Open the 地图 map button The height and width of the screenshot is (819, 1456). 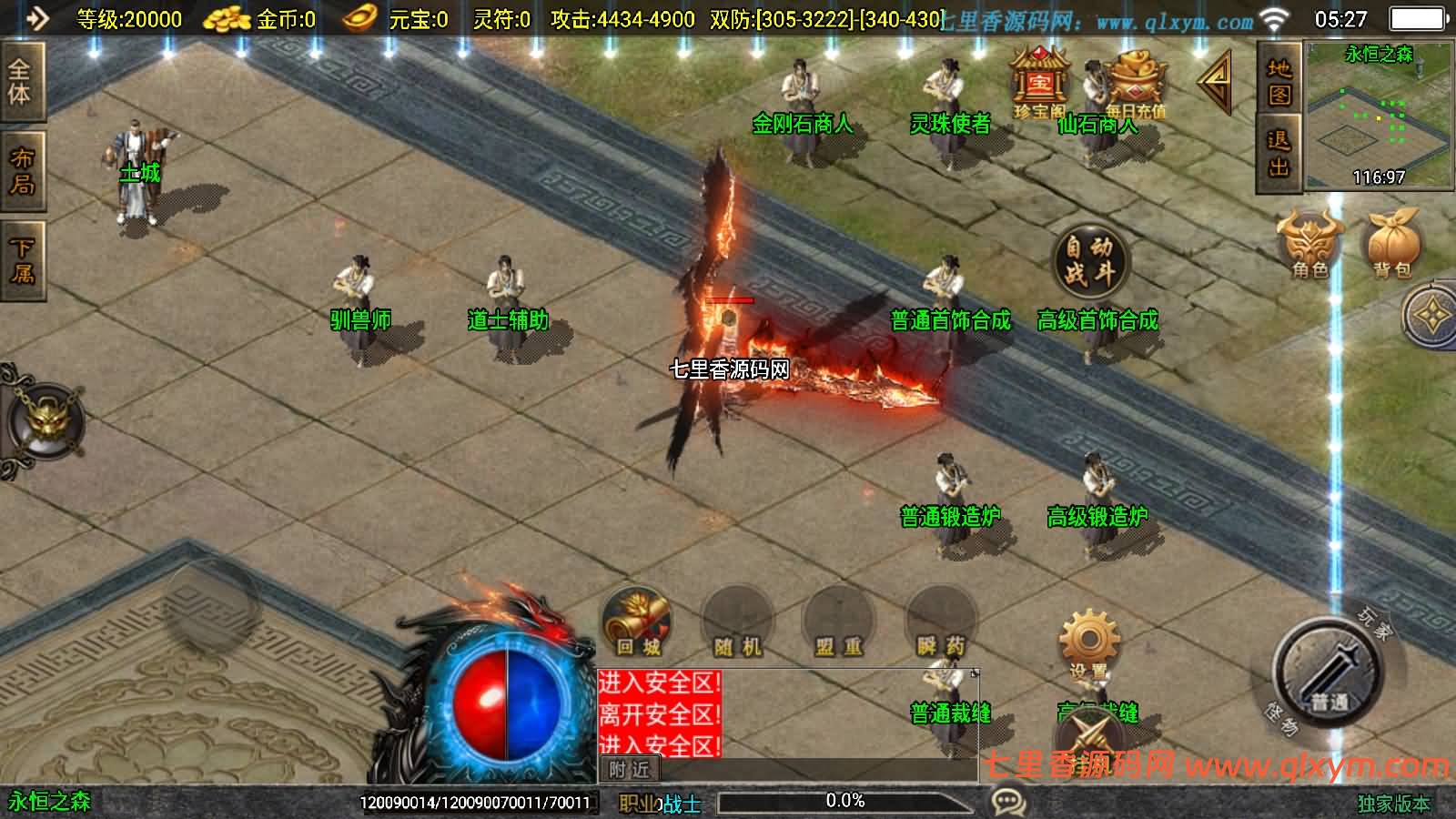click(x=1279, y=82)
